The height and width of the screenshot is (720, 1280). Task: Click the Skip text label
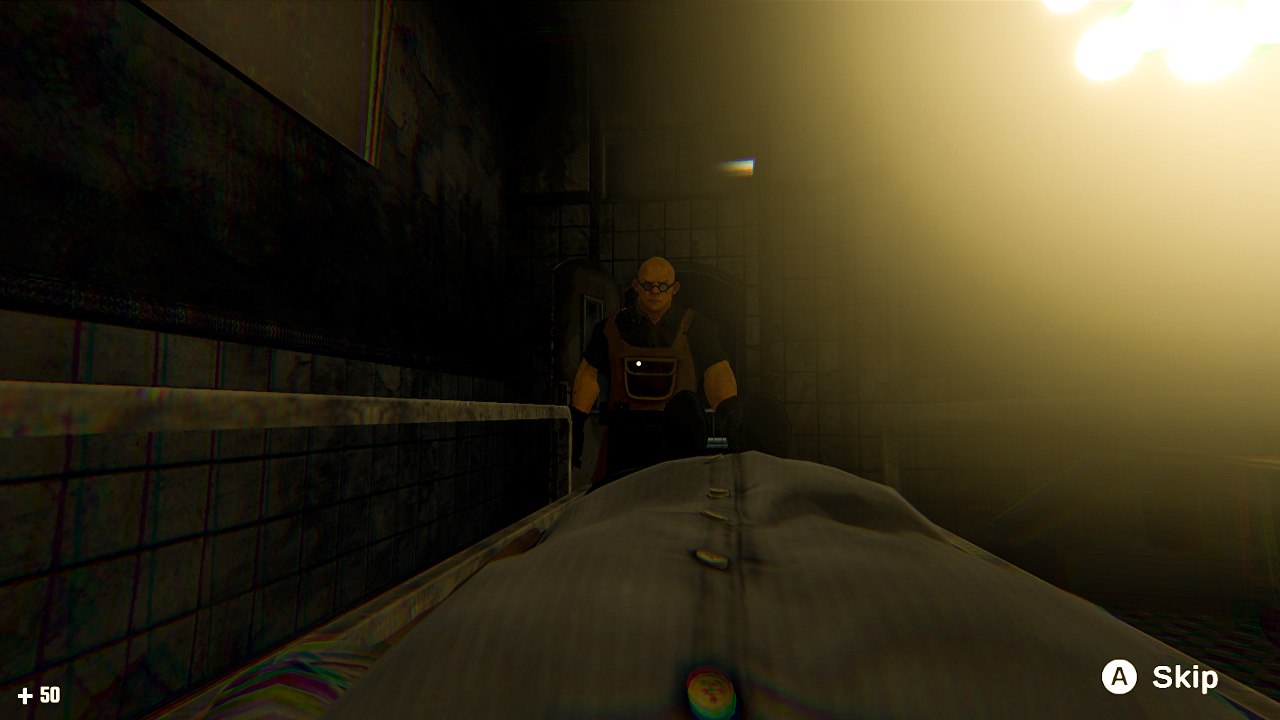1185,679
